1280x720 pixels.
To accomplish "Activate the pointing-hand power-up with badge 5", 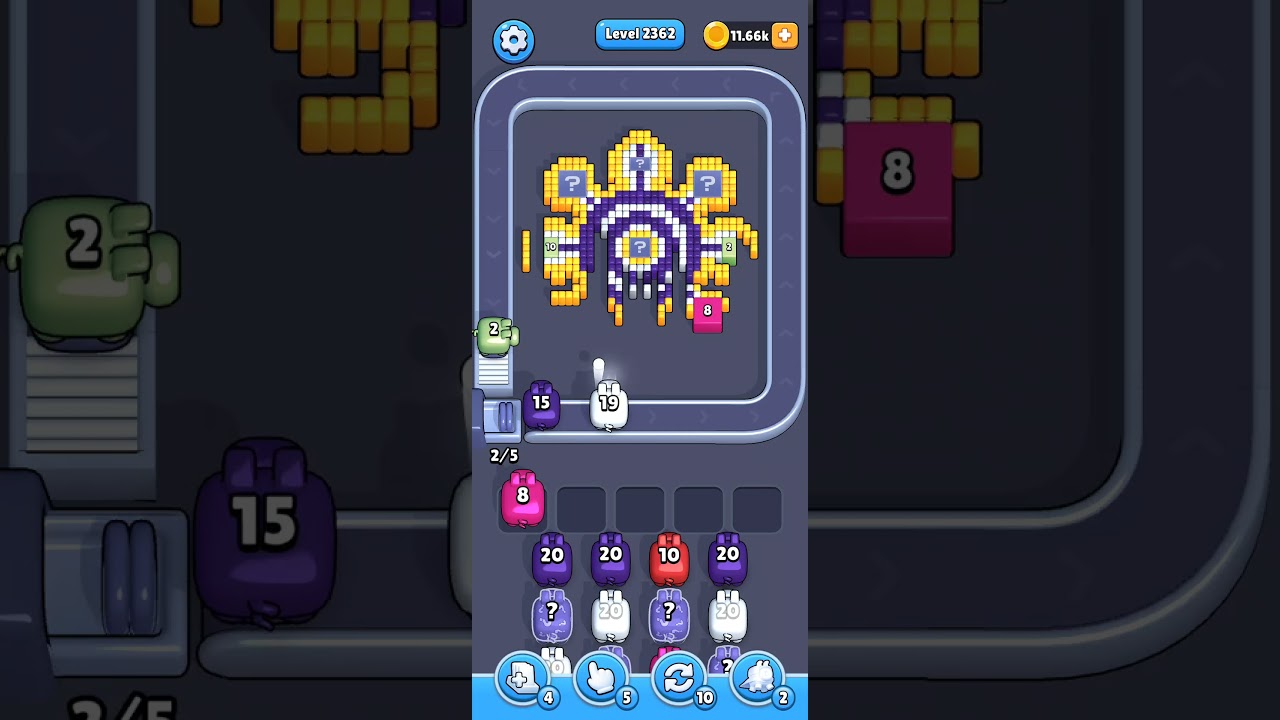I will [600, 678].
